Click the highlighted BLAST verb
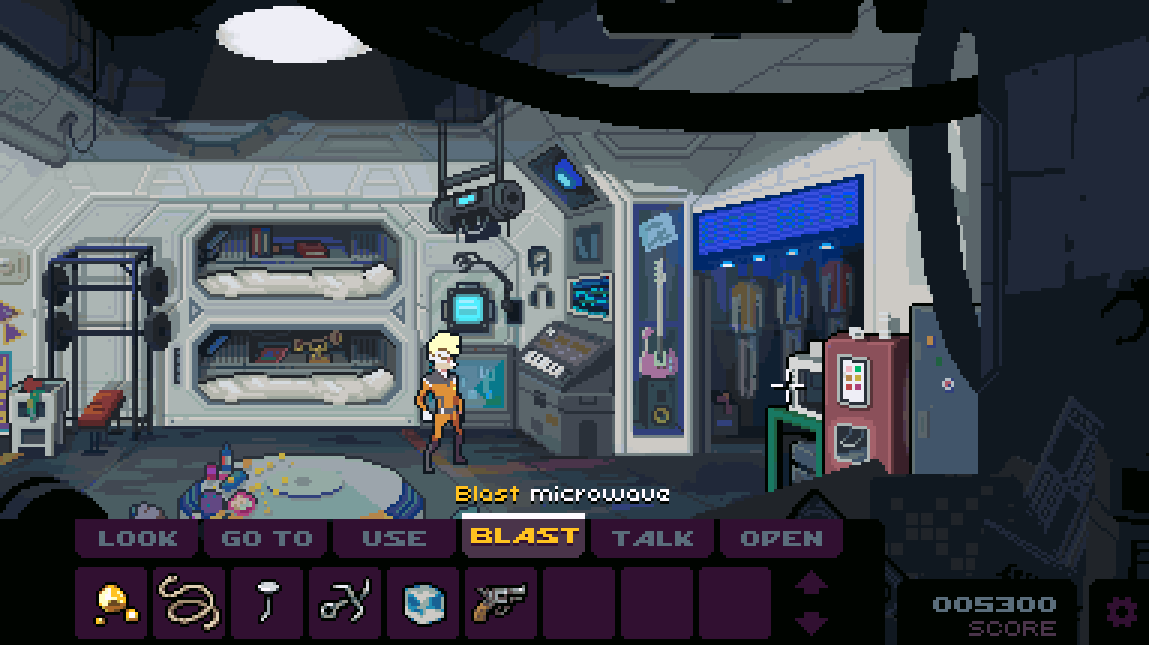The width and height of the screenshot is (1149, 645). coord(524,537)
